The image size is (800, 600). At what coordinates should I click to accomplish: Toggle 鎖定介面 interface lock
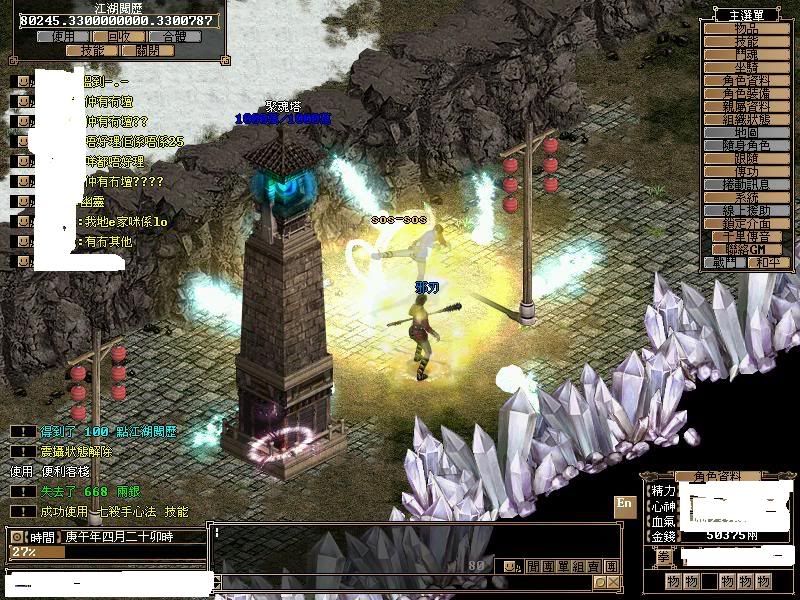coord(747,224)
